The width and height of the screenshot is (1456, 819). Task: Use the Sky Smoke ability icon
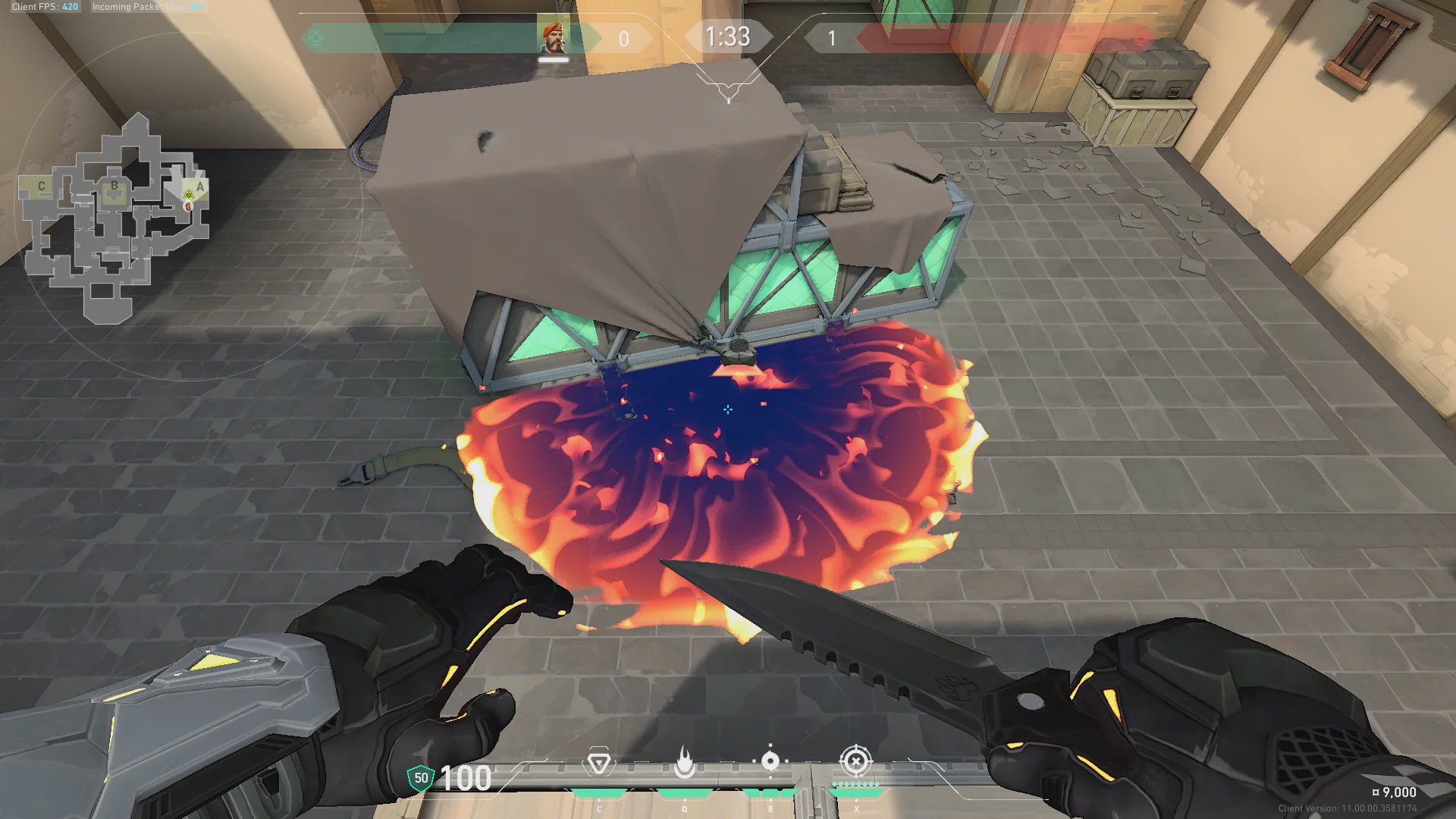pos(770,761)
